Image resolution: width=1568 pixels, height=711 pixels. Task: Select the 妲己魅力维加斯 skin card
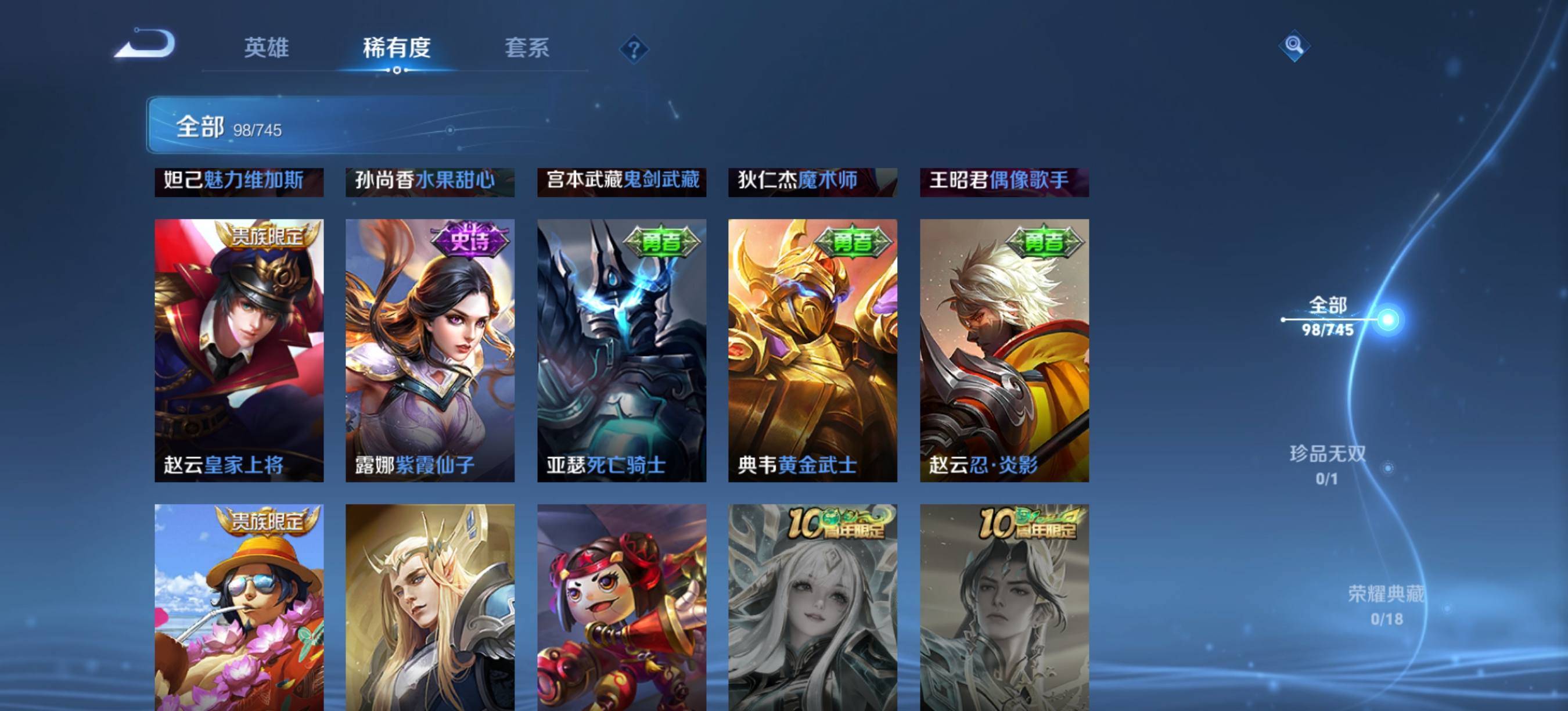tap(239, 181)
